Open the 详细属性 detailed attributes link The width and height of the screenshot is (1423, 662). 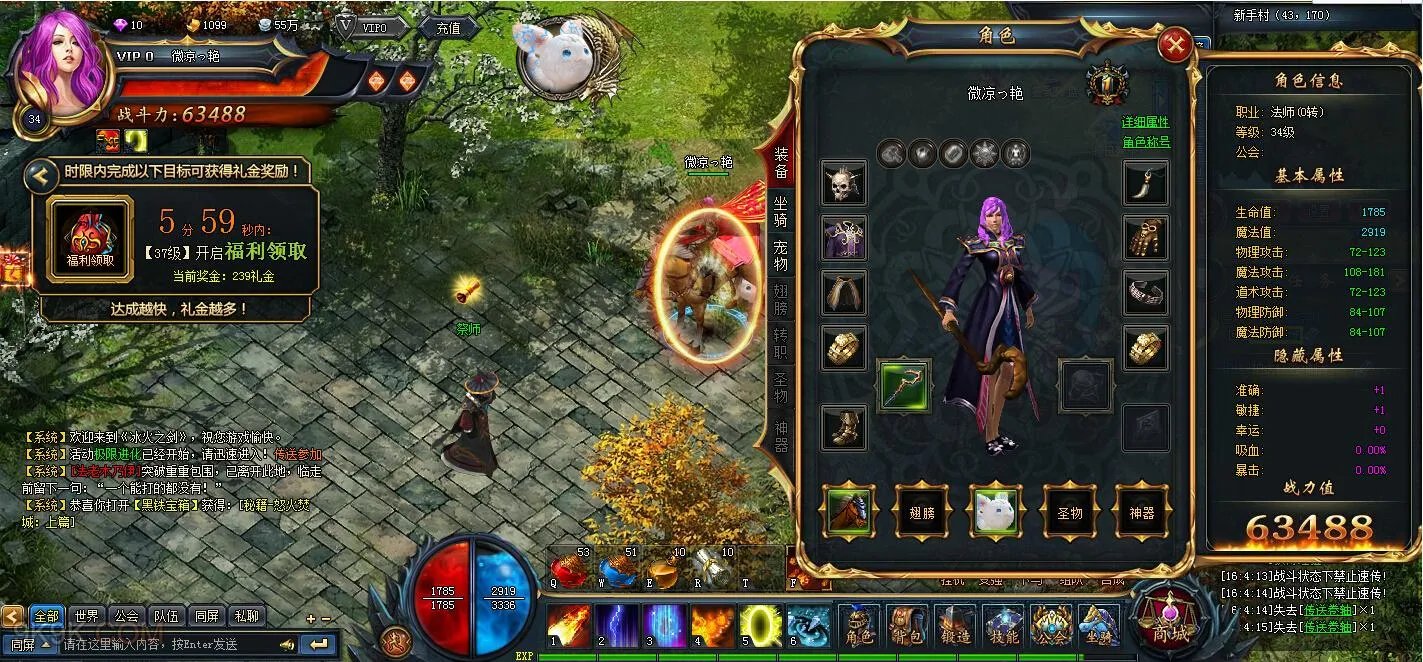1145,122
